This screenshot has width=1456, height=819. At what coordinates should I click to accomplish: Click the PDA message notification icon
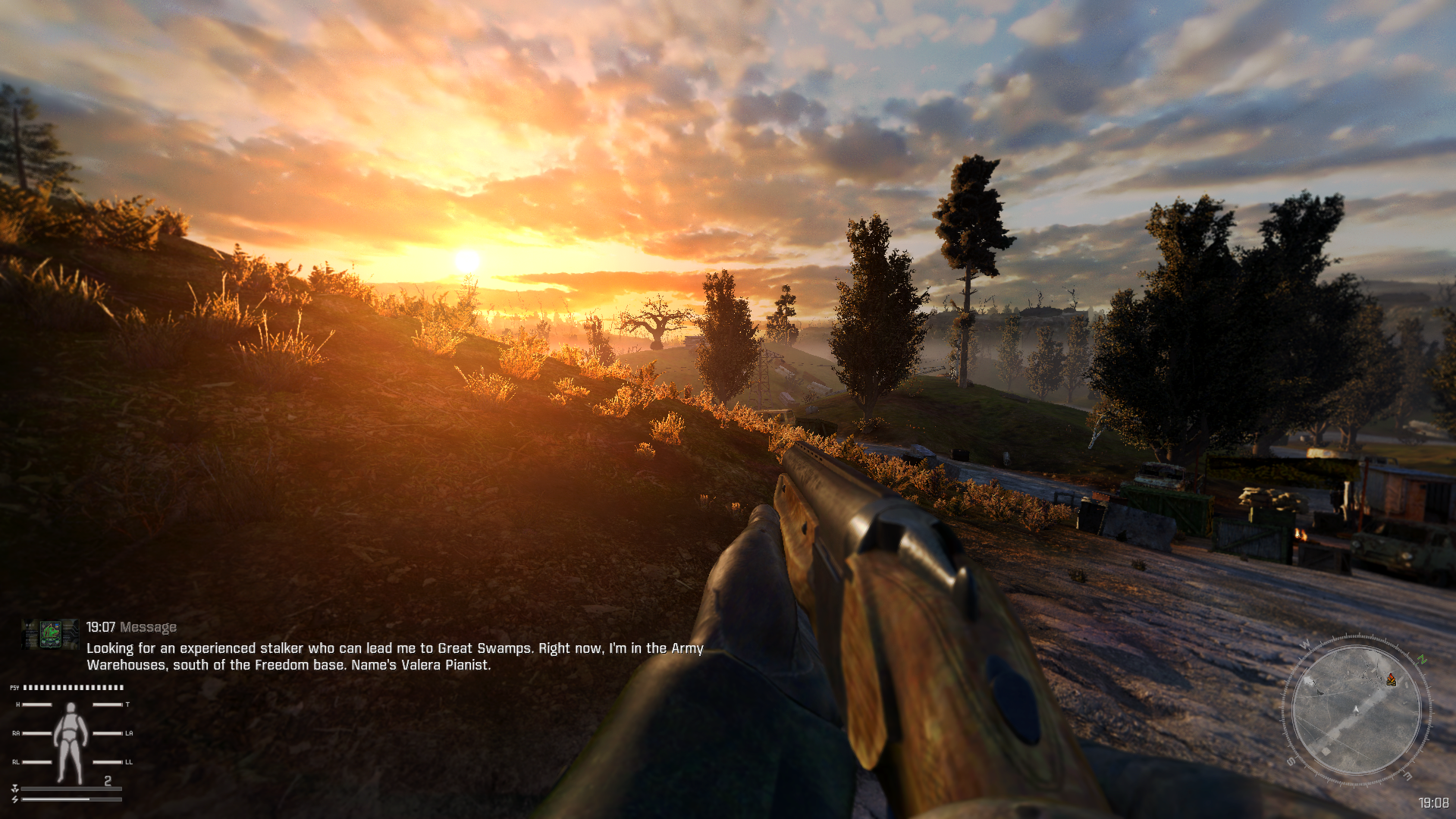(x=50, y=635)
